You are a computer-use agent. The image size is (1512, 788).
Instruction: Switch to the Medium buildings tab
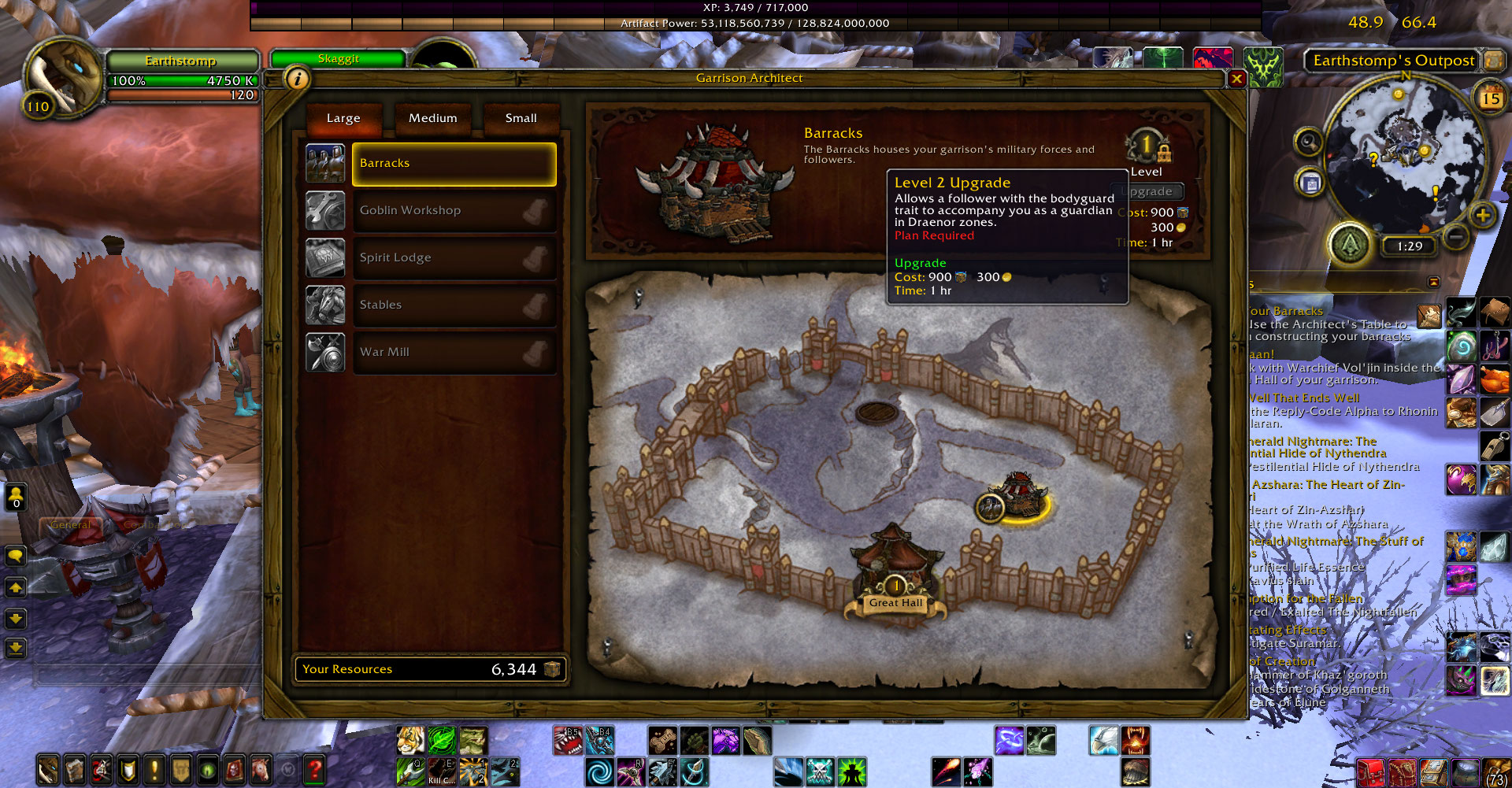(x=432, y=118)
